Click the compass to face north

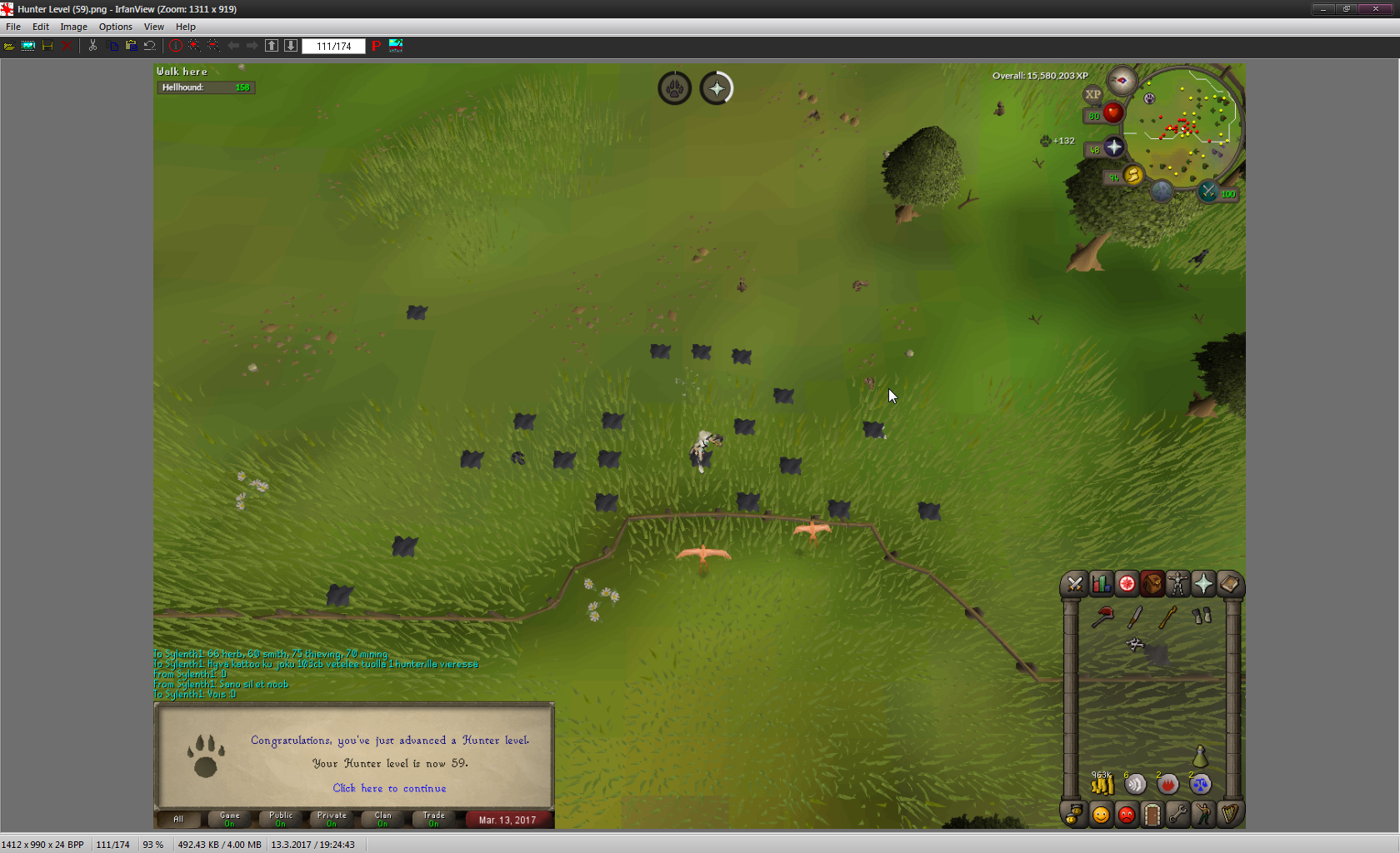click(x=1122, y=81)
